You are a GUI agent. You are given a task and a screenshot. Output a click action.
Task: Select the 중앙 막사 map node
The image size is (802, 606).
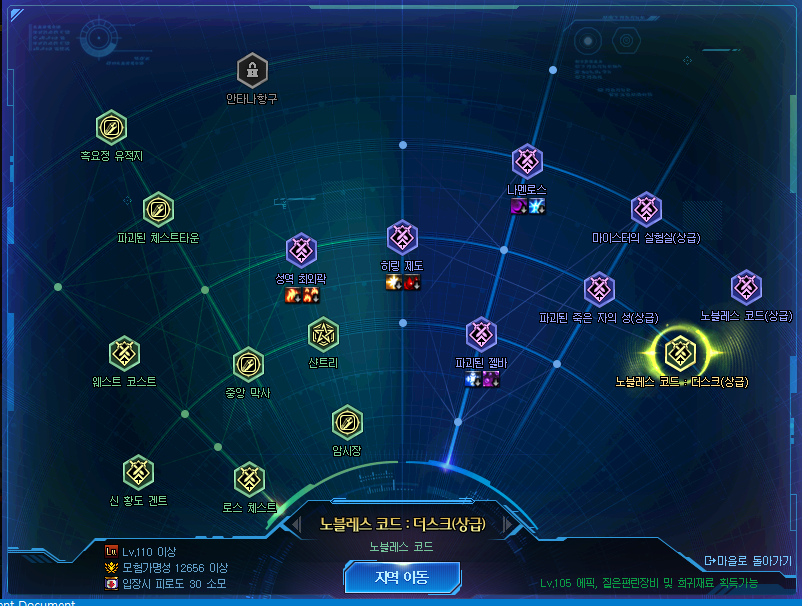[248, 364]
